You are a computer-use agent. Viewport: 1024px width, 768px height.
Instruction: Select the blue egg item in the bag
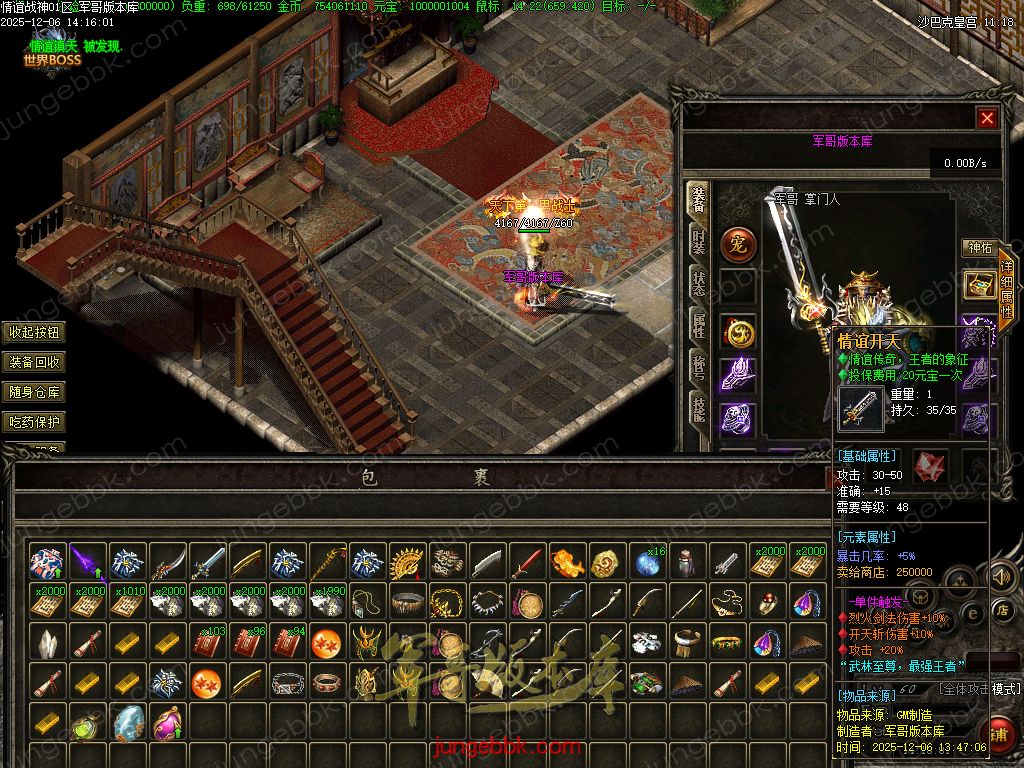point(128,721)
